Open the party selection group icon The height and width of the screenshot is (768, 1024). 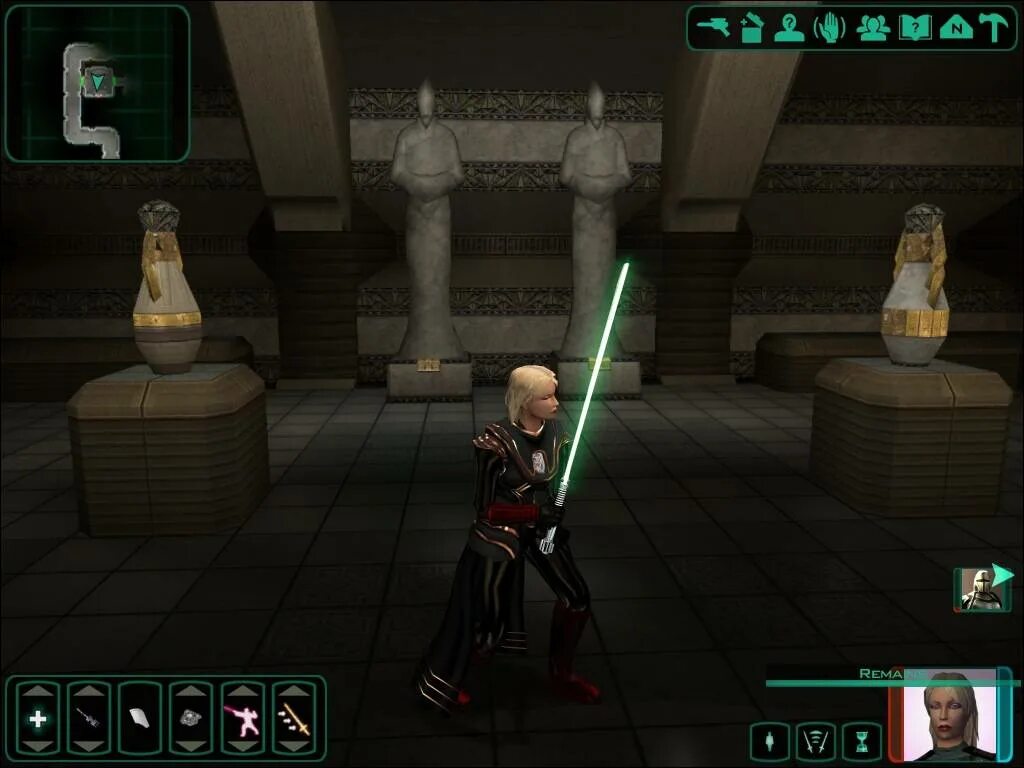[872, 27]
